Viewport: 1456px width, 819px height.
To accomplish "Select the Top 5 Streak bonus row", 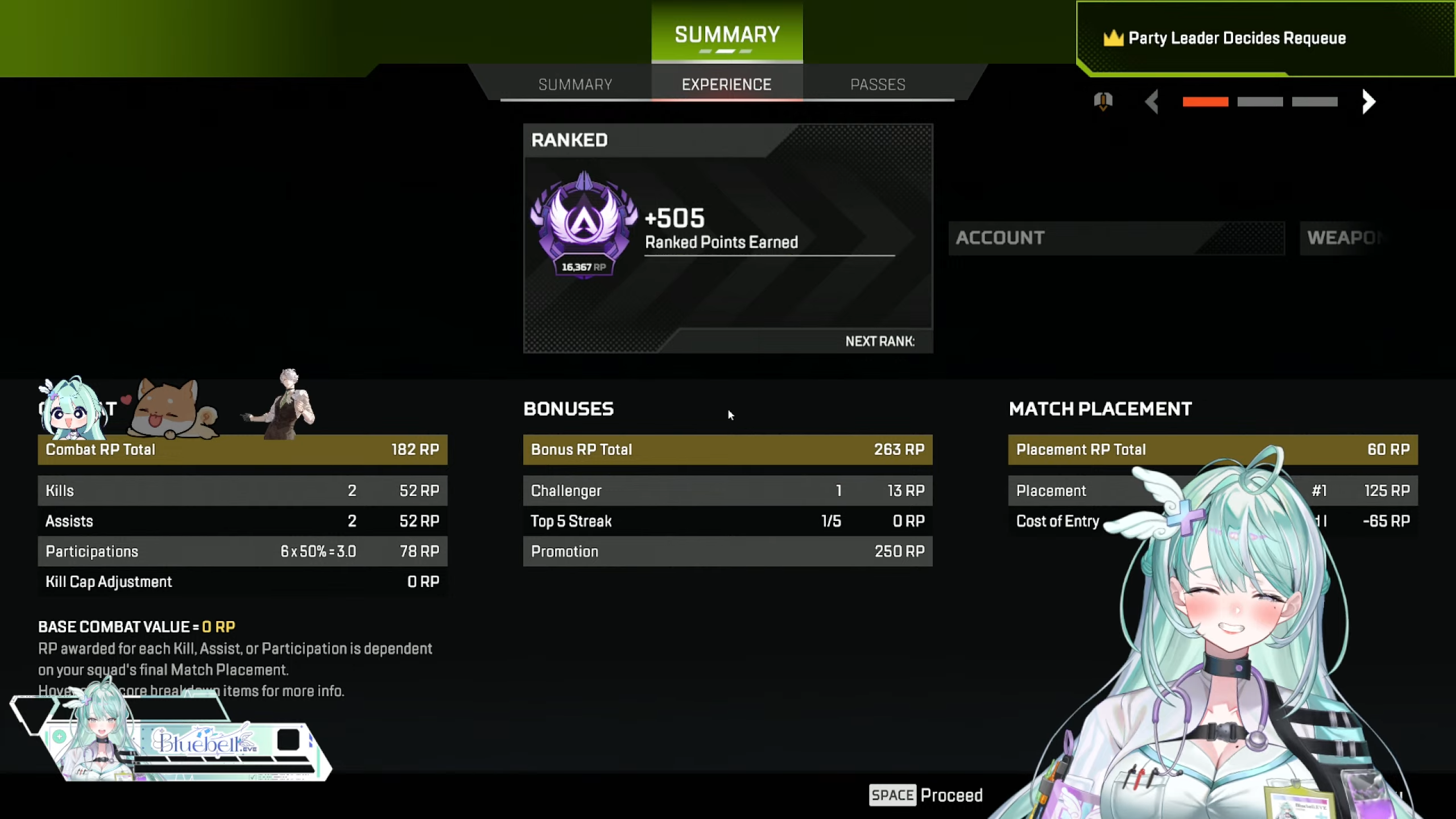I will (727, 521).
